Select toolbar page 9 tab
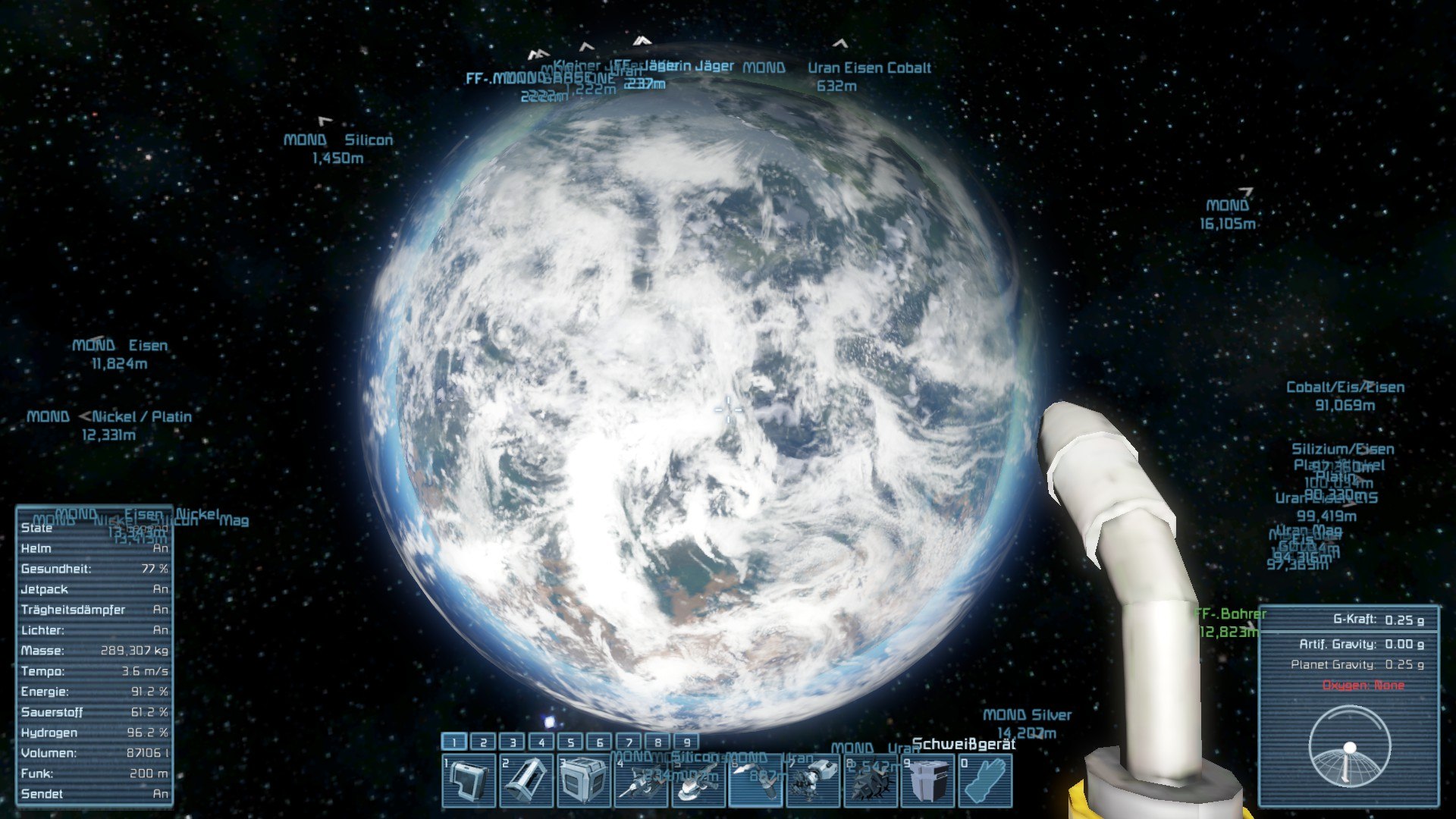The height and width of the screenshot is (819, 1456). [687, 742]
